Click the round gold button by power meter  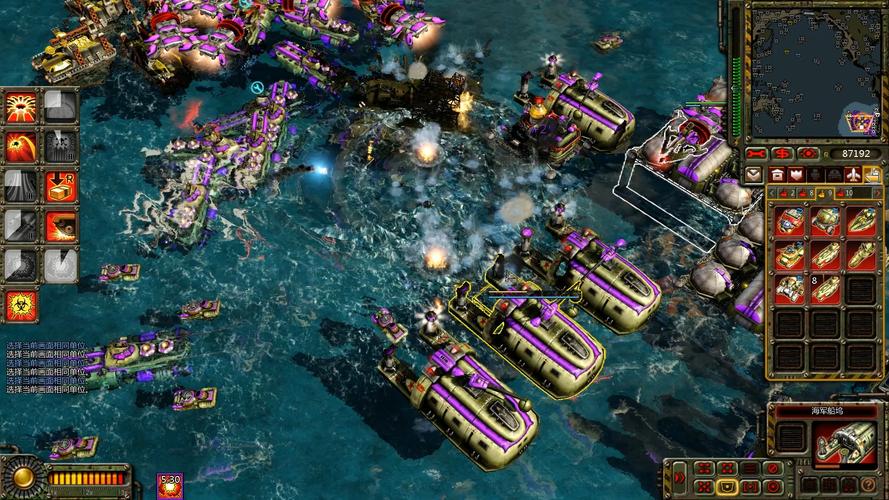(x=22, y=477)
